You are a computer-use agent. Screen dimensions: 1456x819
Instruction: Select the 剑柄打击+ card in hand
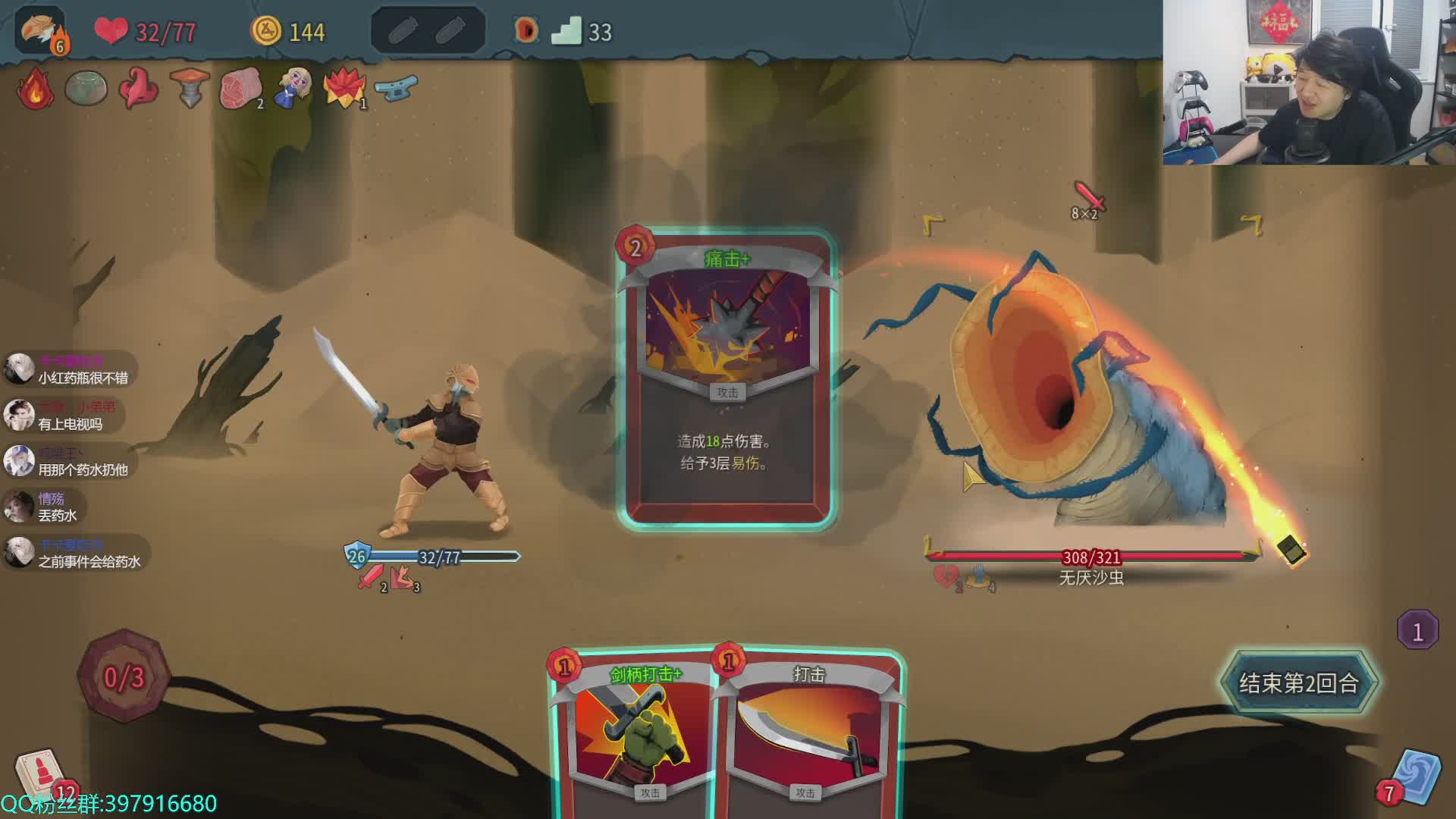point(635,736)
